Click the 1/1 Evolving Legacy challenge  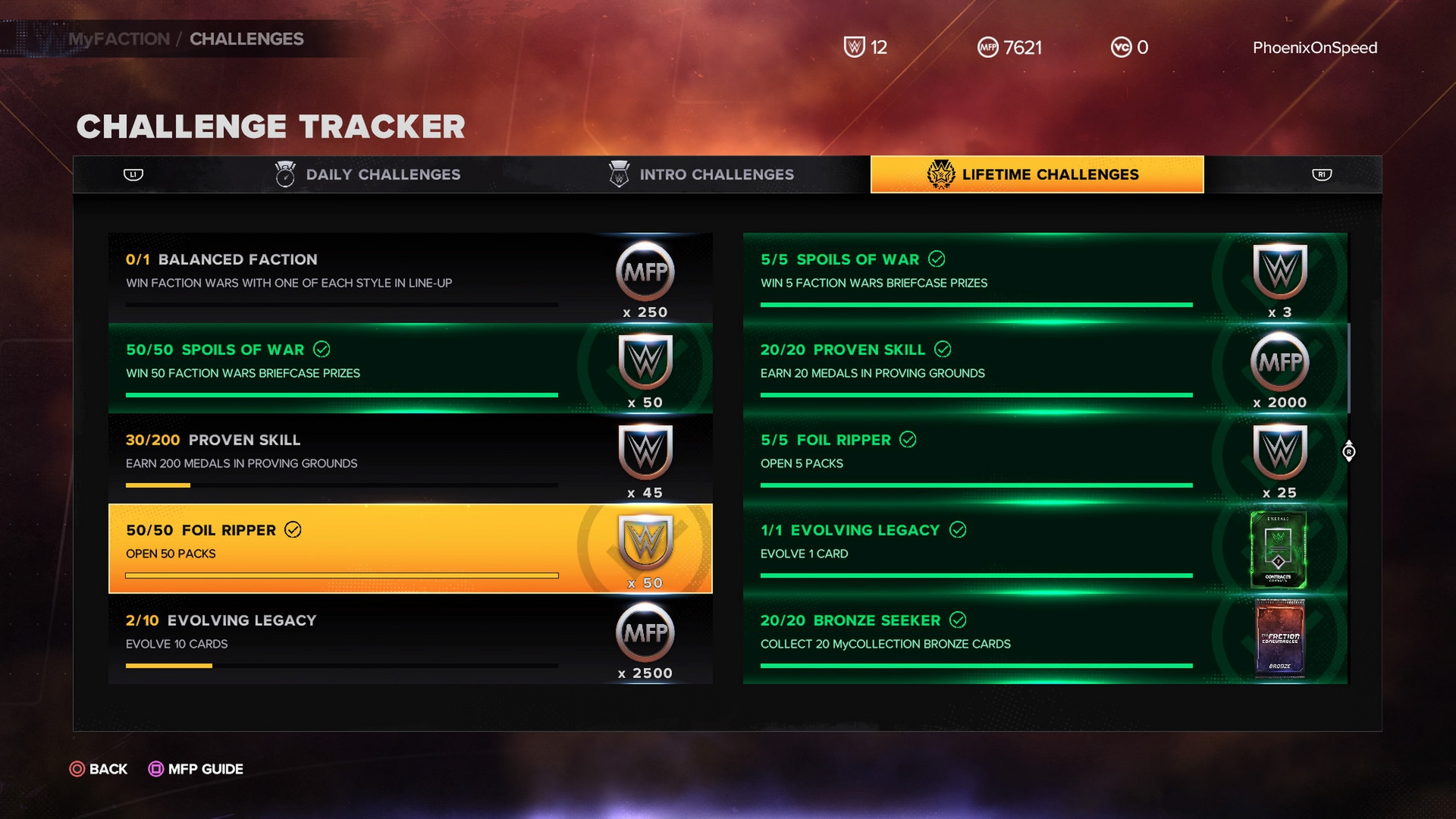[x=1044, y=548]
